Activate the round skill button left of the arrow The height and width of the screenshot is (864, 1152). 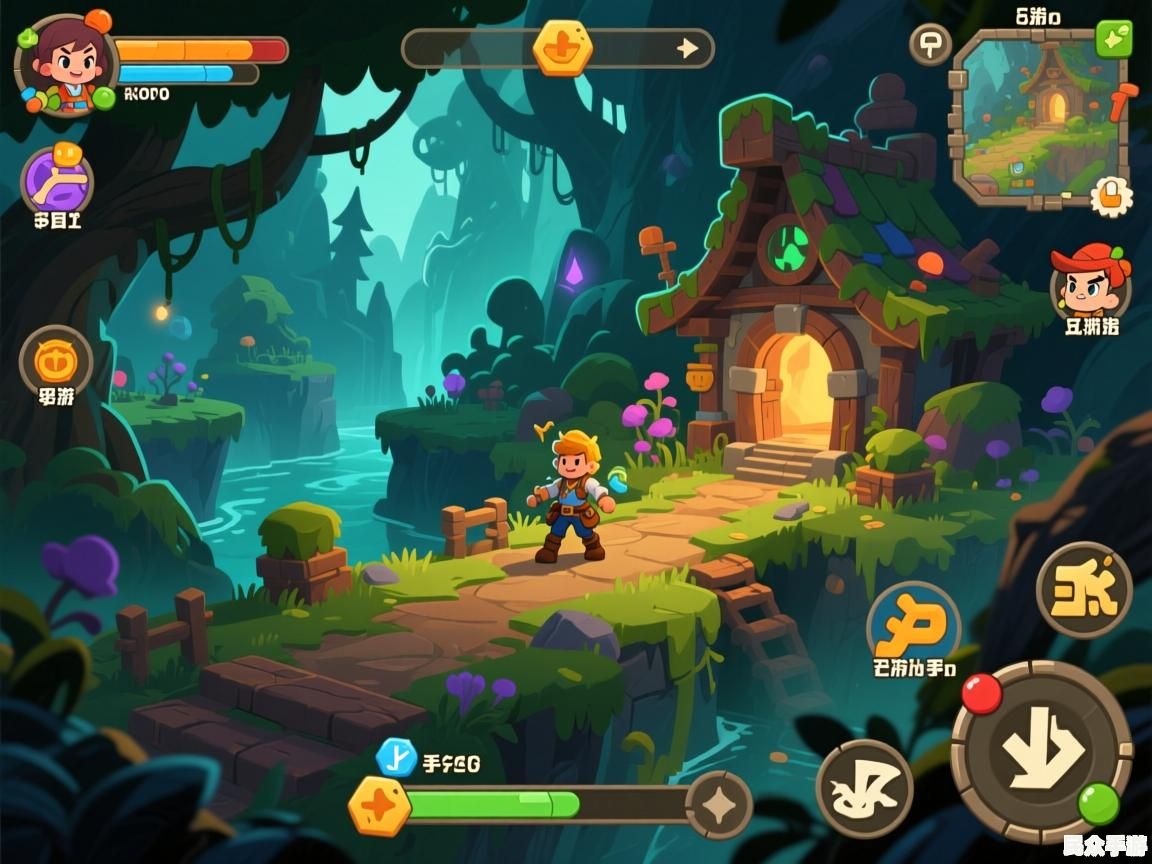pyautogui.click(x=864, y=788)
